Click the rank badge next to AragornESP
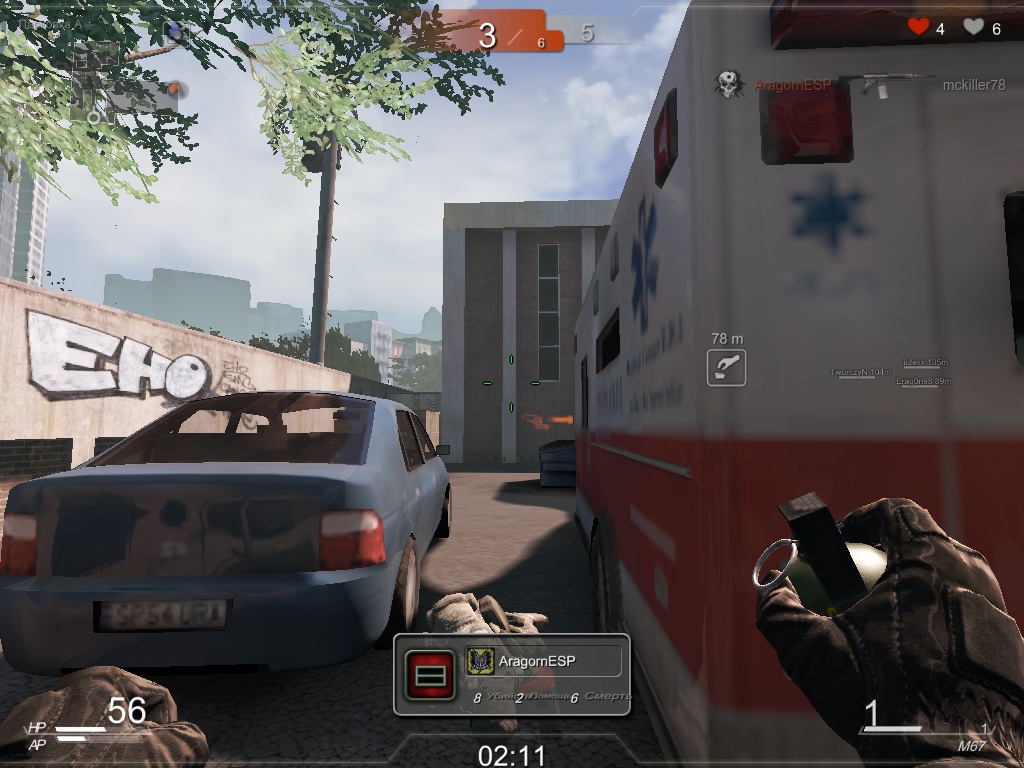This screenshot has height=768, width=1024. coord(480,661)
